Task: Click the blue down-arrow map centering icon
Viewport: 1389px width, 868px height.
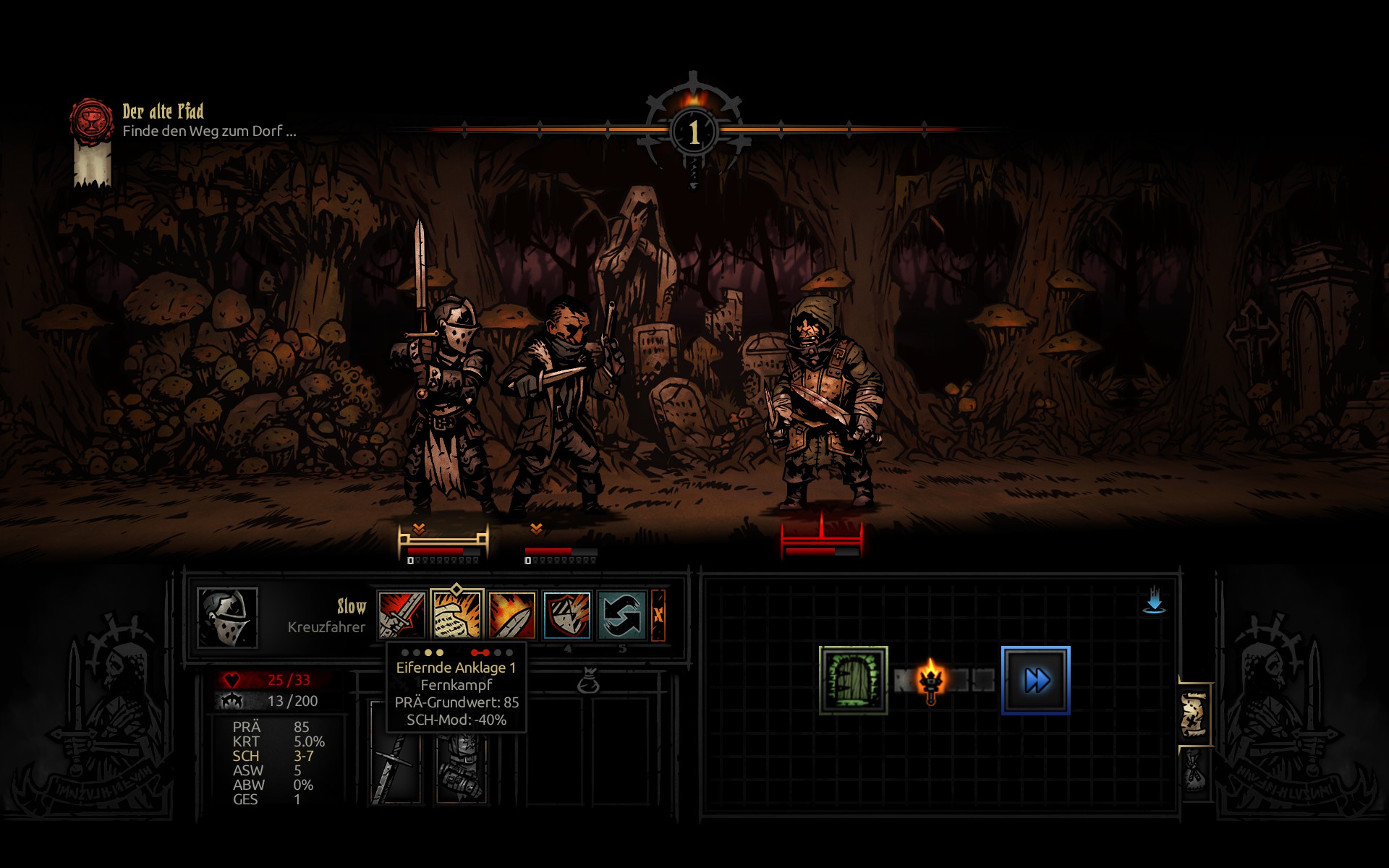Action: pos(1154,601)
